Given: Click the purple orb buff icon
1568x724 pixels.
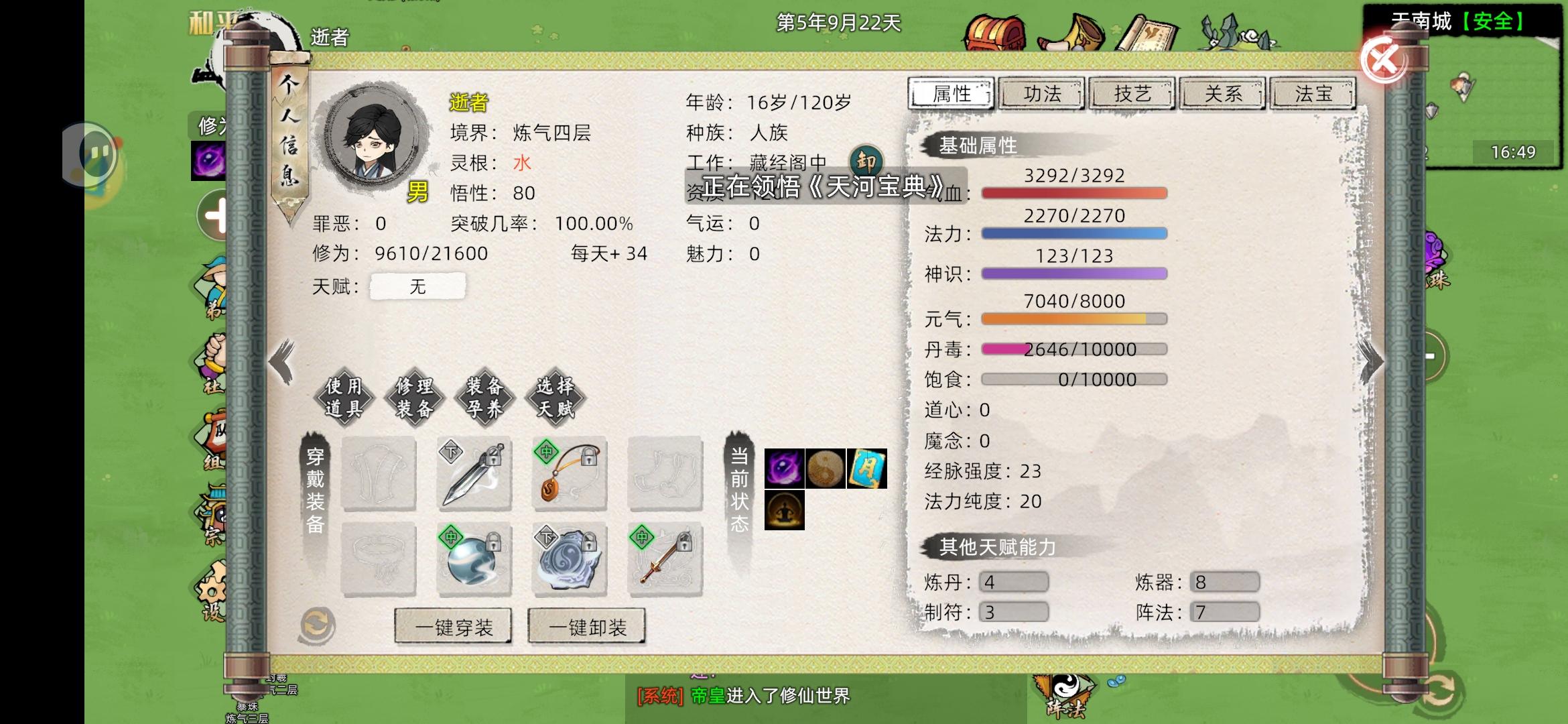Looking at the screenshot, I should [x=785, y=469].
